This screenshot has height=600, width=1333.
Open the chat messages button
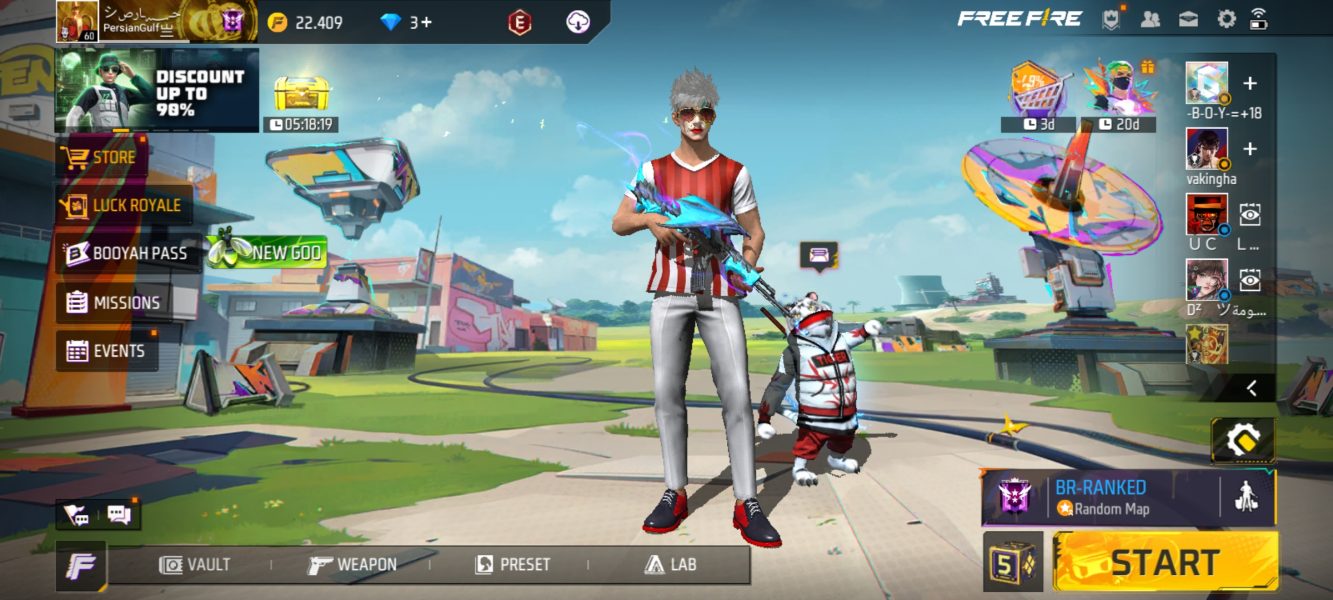[119, 515]
